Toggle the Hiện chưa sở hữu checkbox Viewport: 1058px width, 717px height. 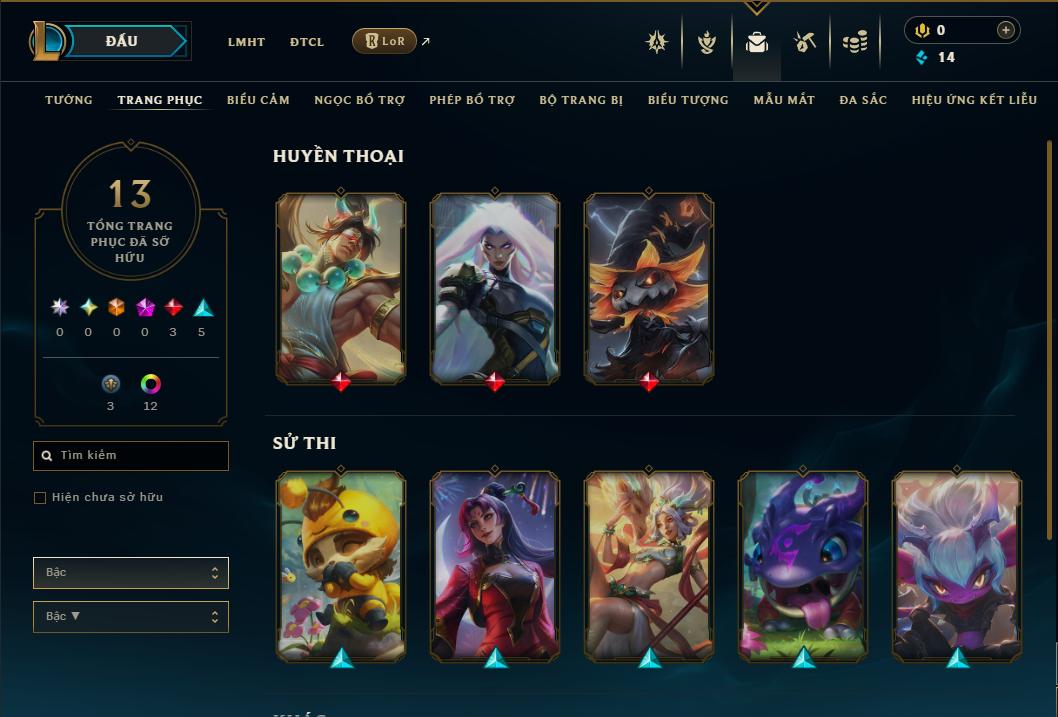click(x=40, y=498)
